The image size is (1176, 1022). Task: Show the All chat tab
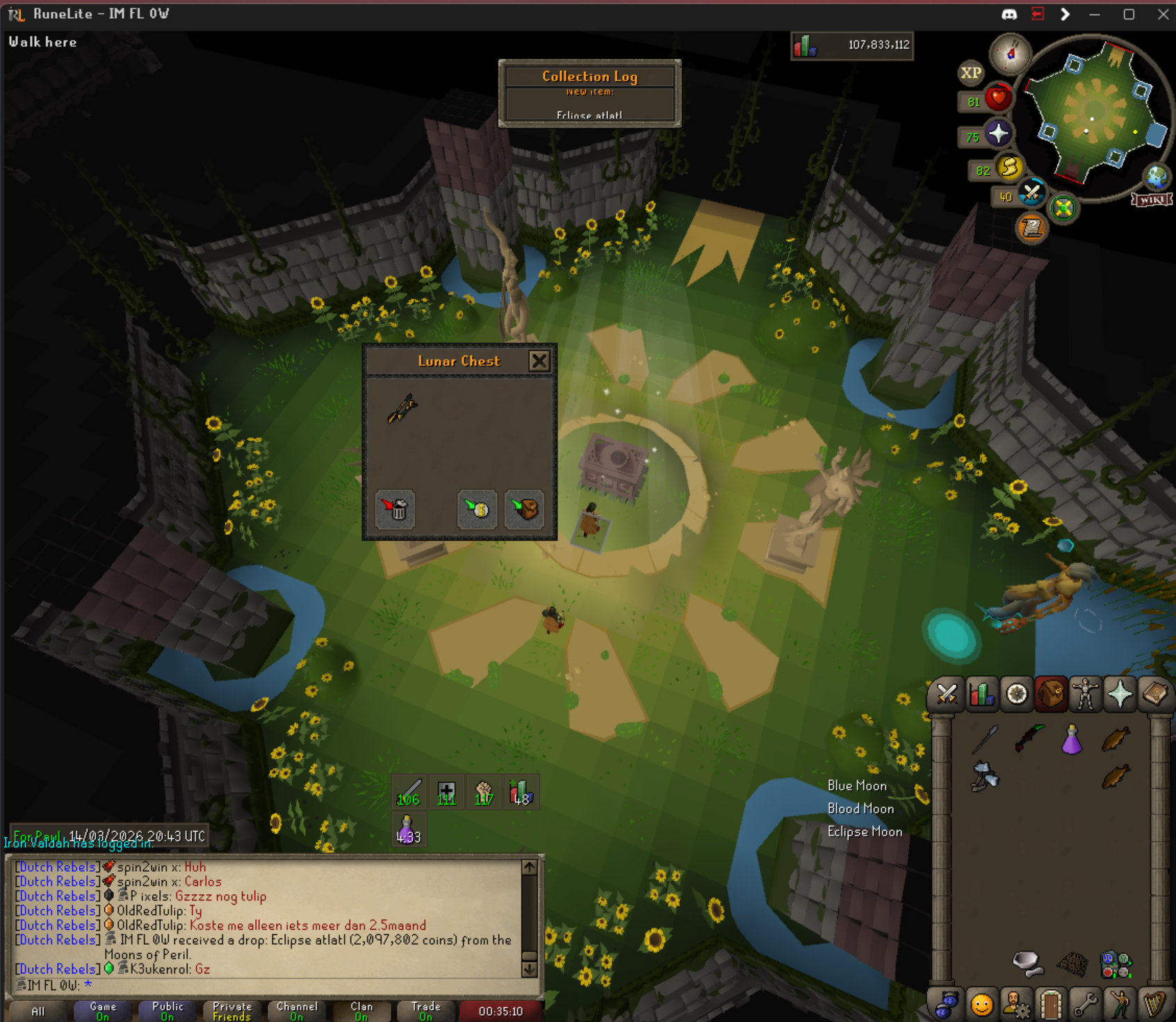[38, 1011]
